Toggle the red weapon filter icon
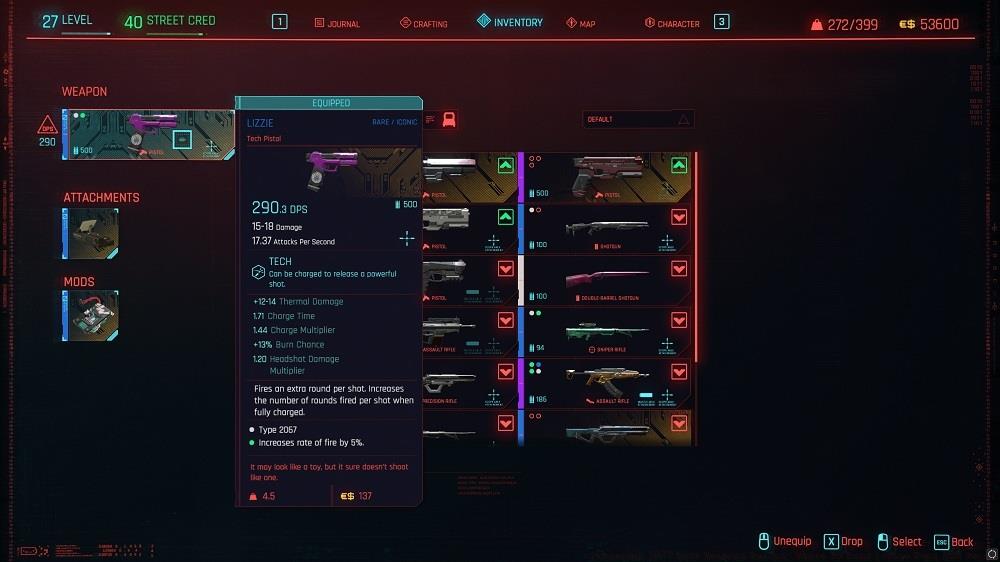The height and width of the screenshot is (562, 1000). pyautogui.click(x=449, y=120)
